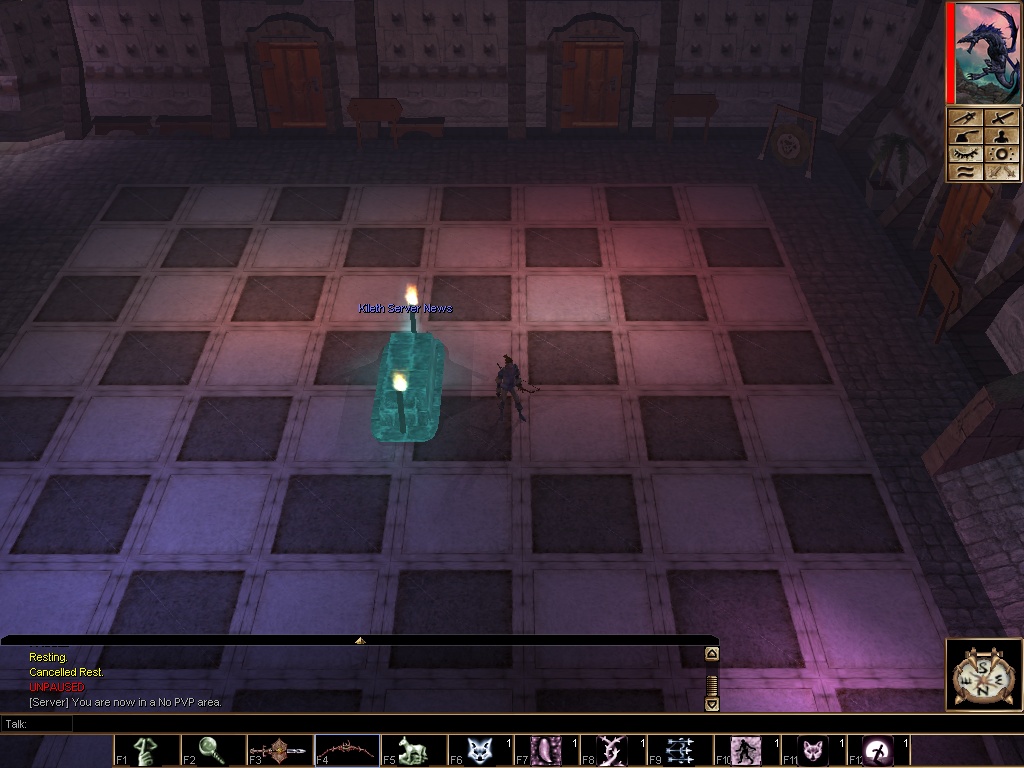Use the F9 triple arrows quickslot
This screenshot has width=1024, height=768.
click(x=681, y=751)
